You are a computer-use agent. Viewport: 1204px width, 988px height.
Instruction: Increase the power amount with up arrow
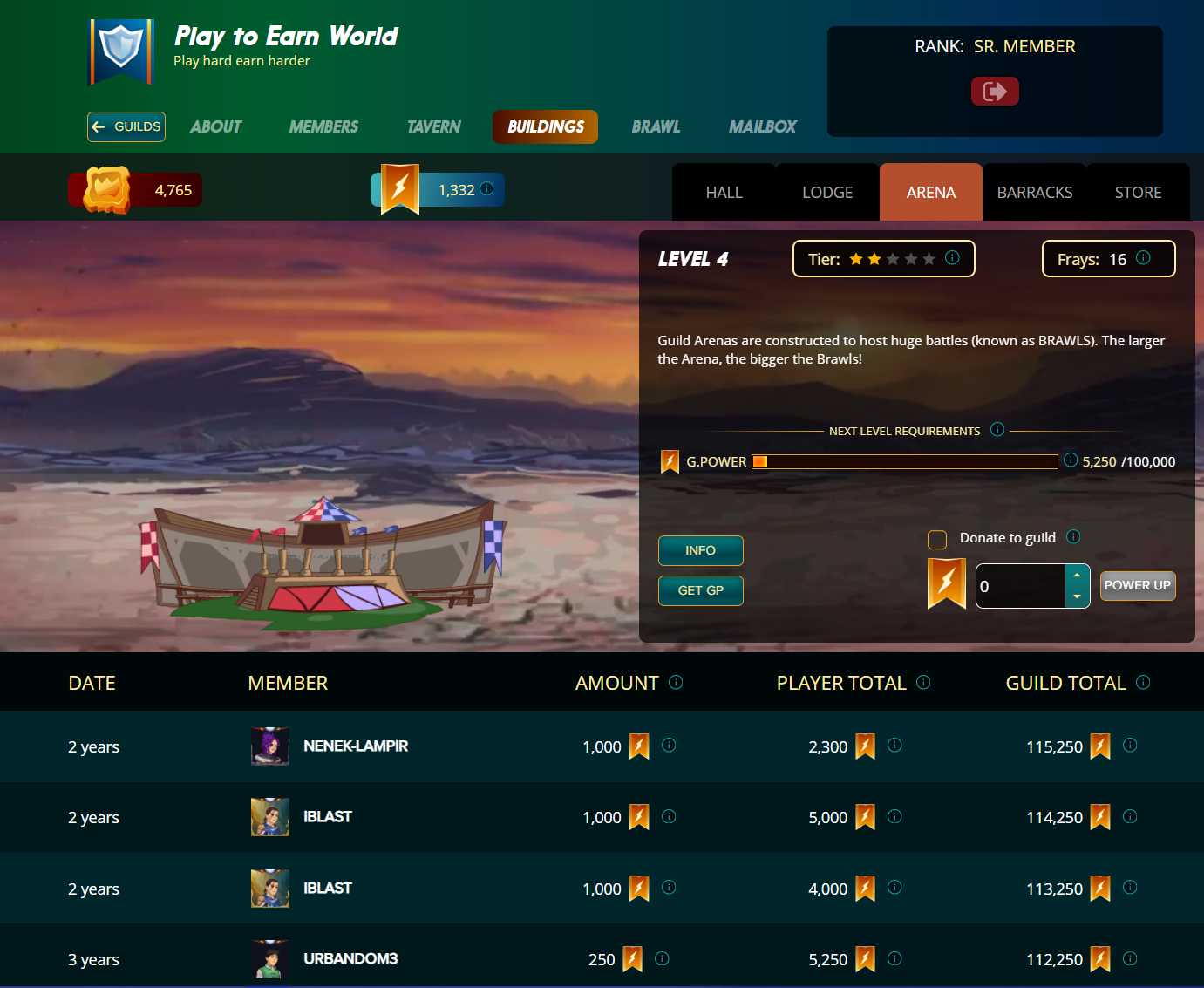click(x=1078, y=576)
